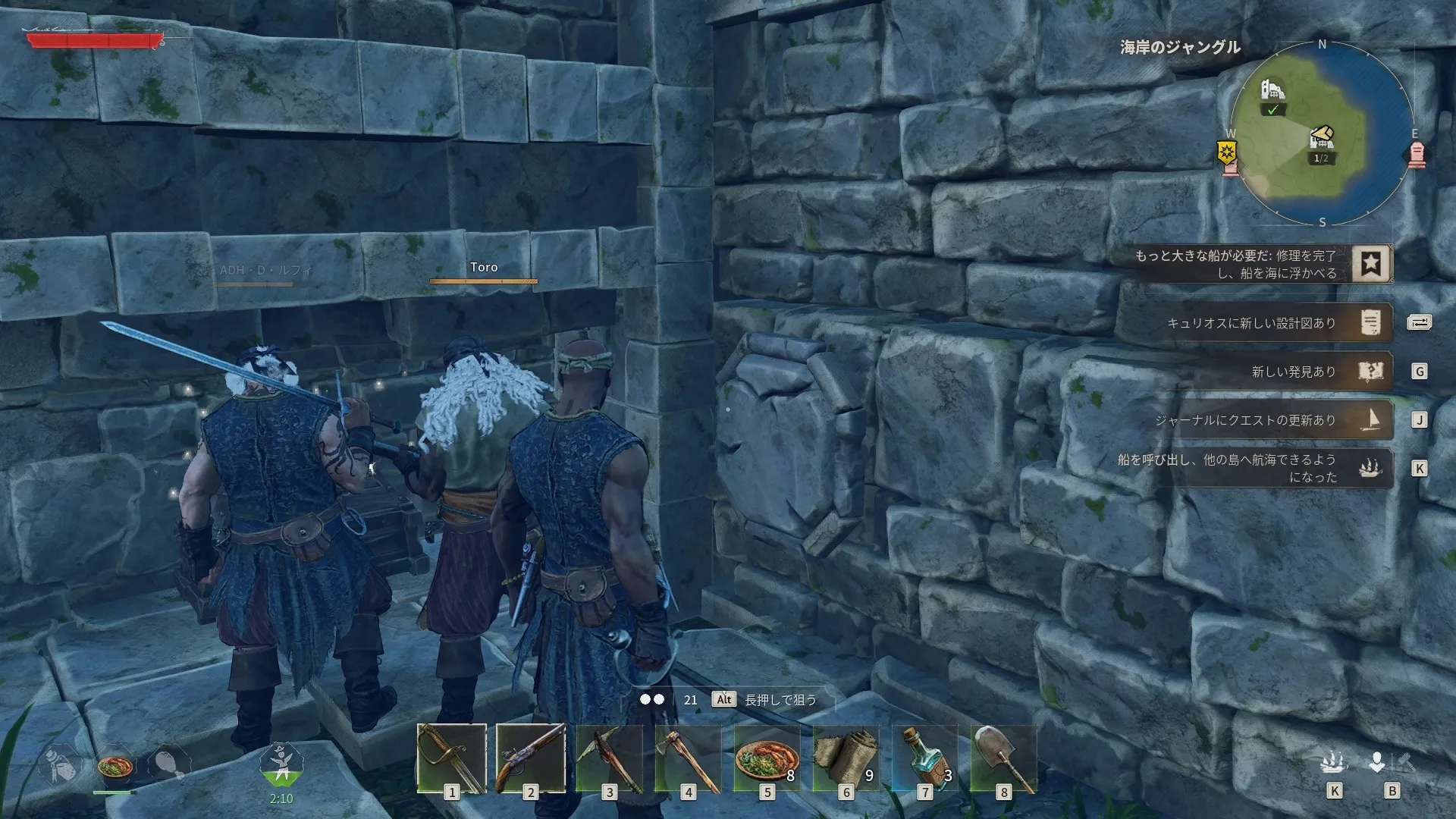Screen dimensions: 1456x819
Task: Open the main quest tracker with star icon
Action: (x=1370, y=264)
